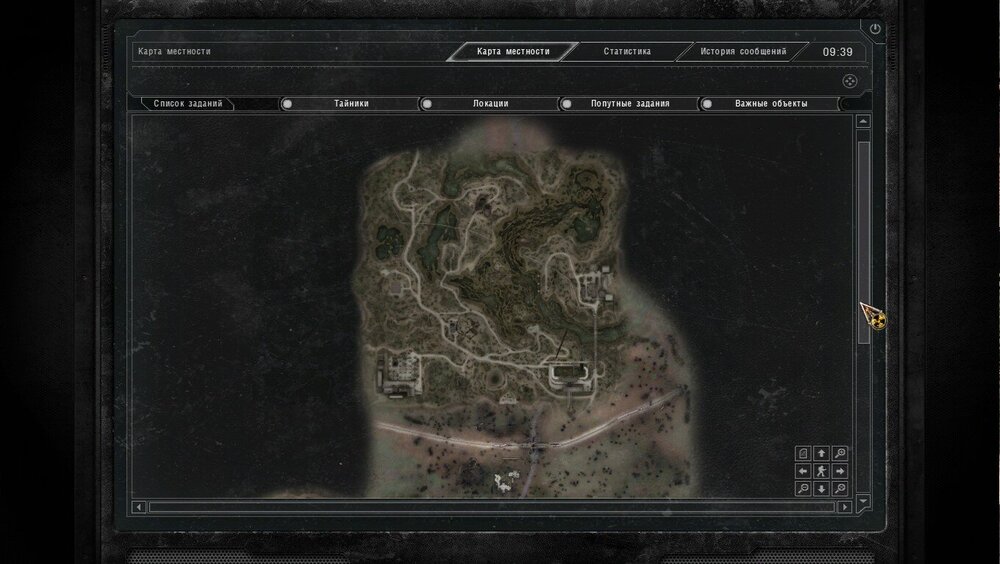
Task: Pan the map with the down arrow button
Action: (x=821, y=488)
